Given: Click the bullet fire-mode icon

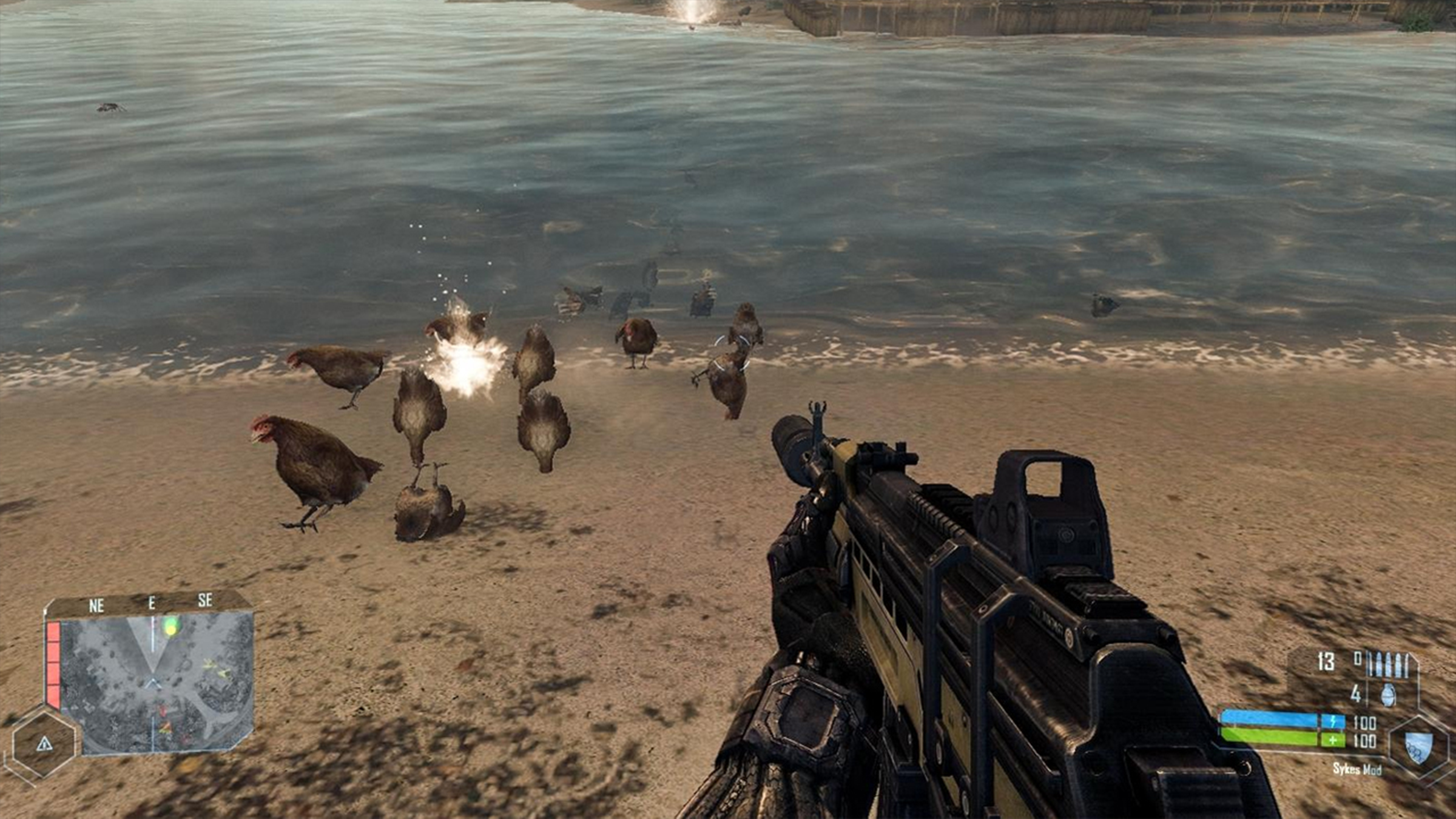Looking at the screenshot, I should click(1392, 666).
